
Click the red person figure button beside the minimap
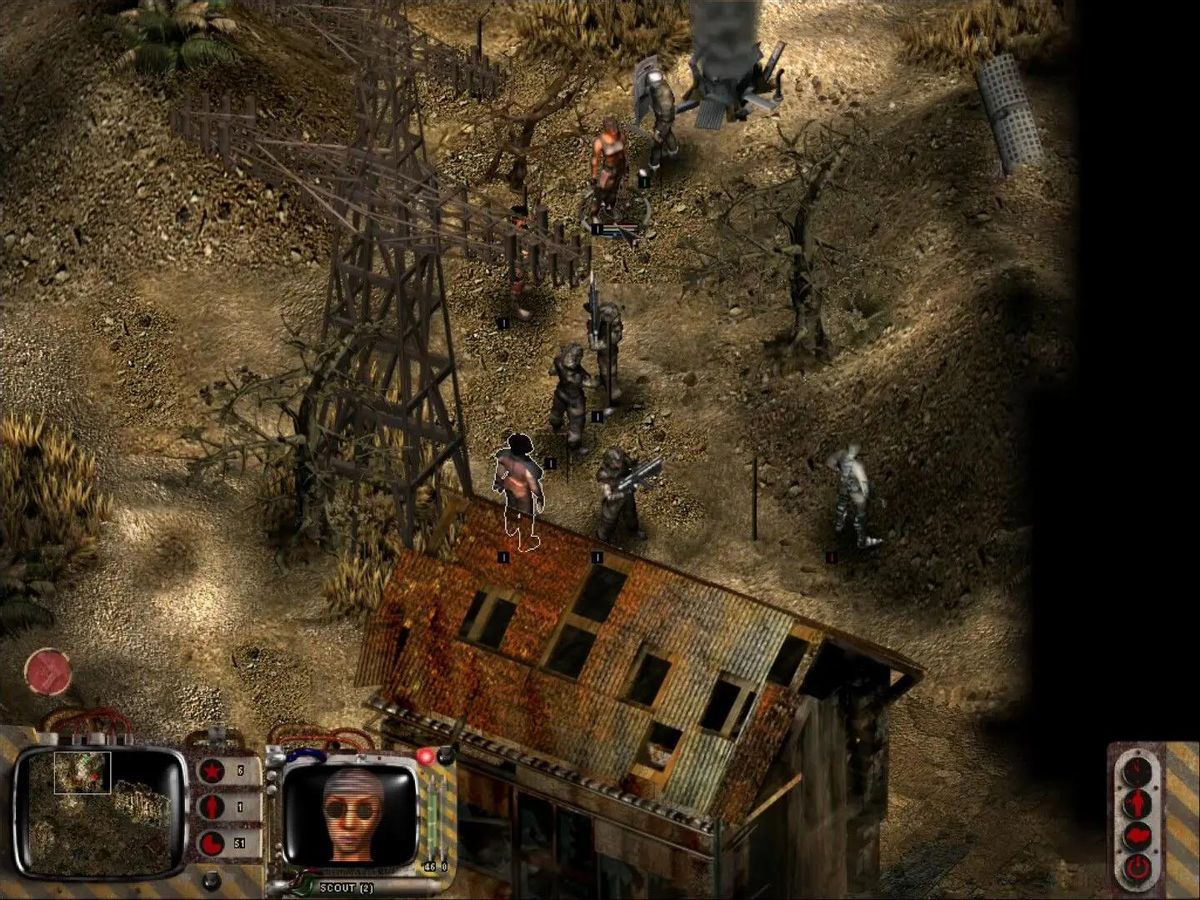[212, 808]
